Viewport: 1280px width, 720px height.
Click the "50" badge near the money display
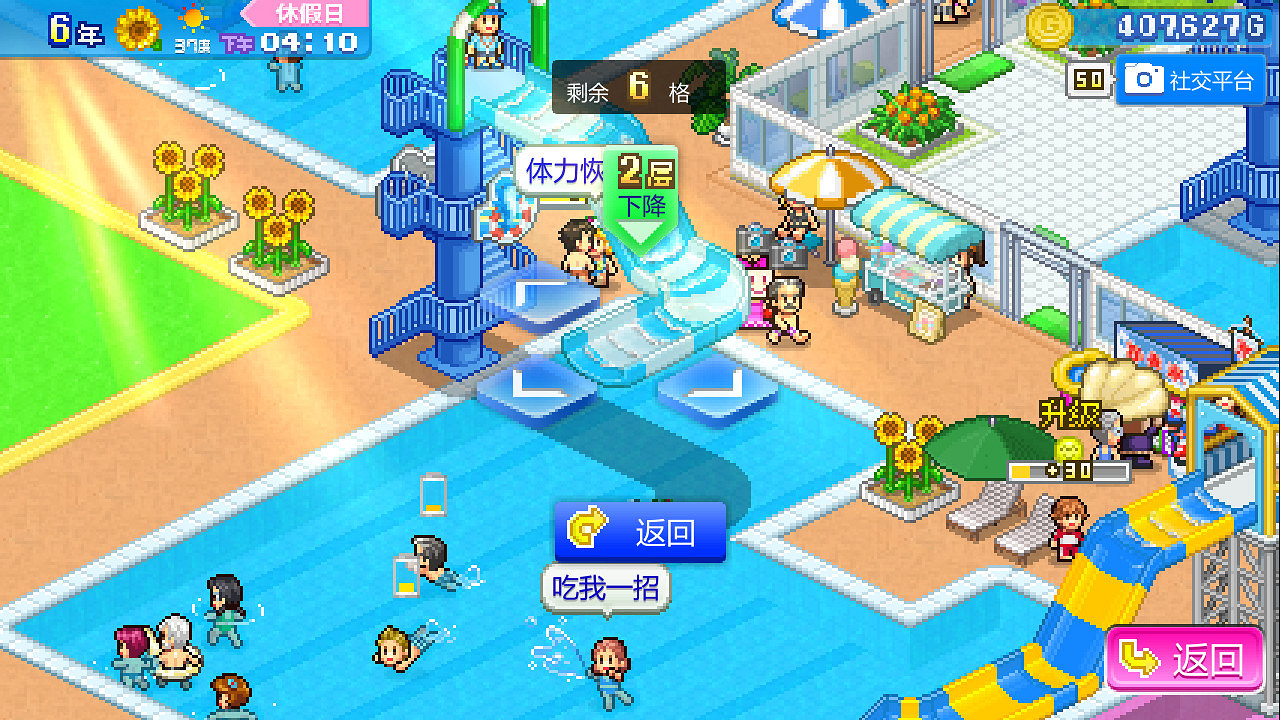click(x=1088, y=81)
